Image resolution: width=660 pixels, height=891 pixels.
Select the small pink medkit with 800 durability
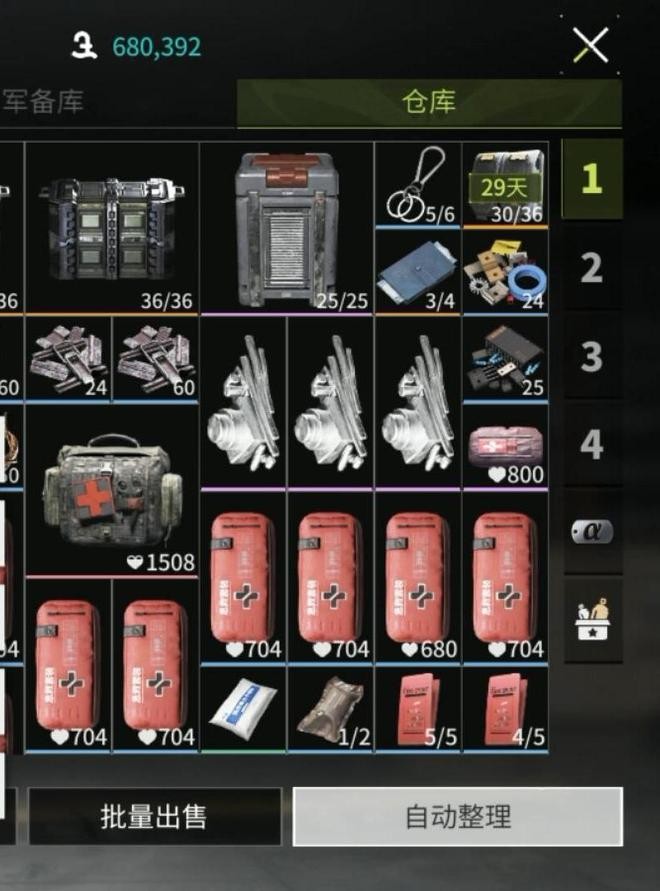point(504,446)
